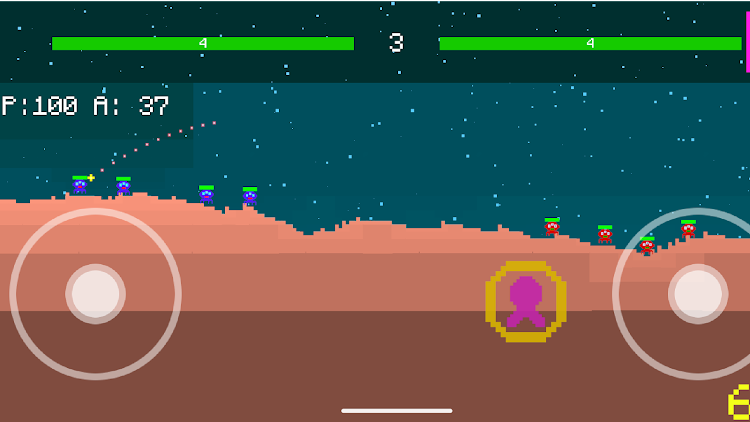Screen dimensions: 750x422
Task: Tap the purple alien button in gold ring
Action: click(x=526, y=301)
